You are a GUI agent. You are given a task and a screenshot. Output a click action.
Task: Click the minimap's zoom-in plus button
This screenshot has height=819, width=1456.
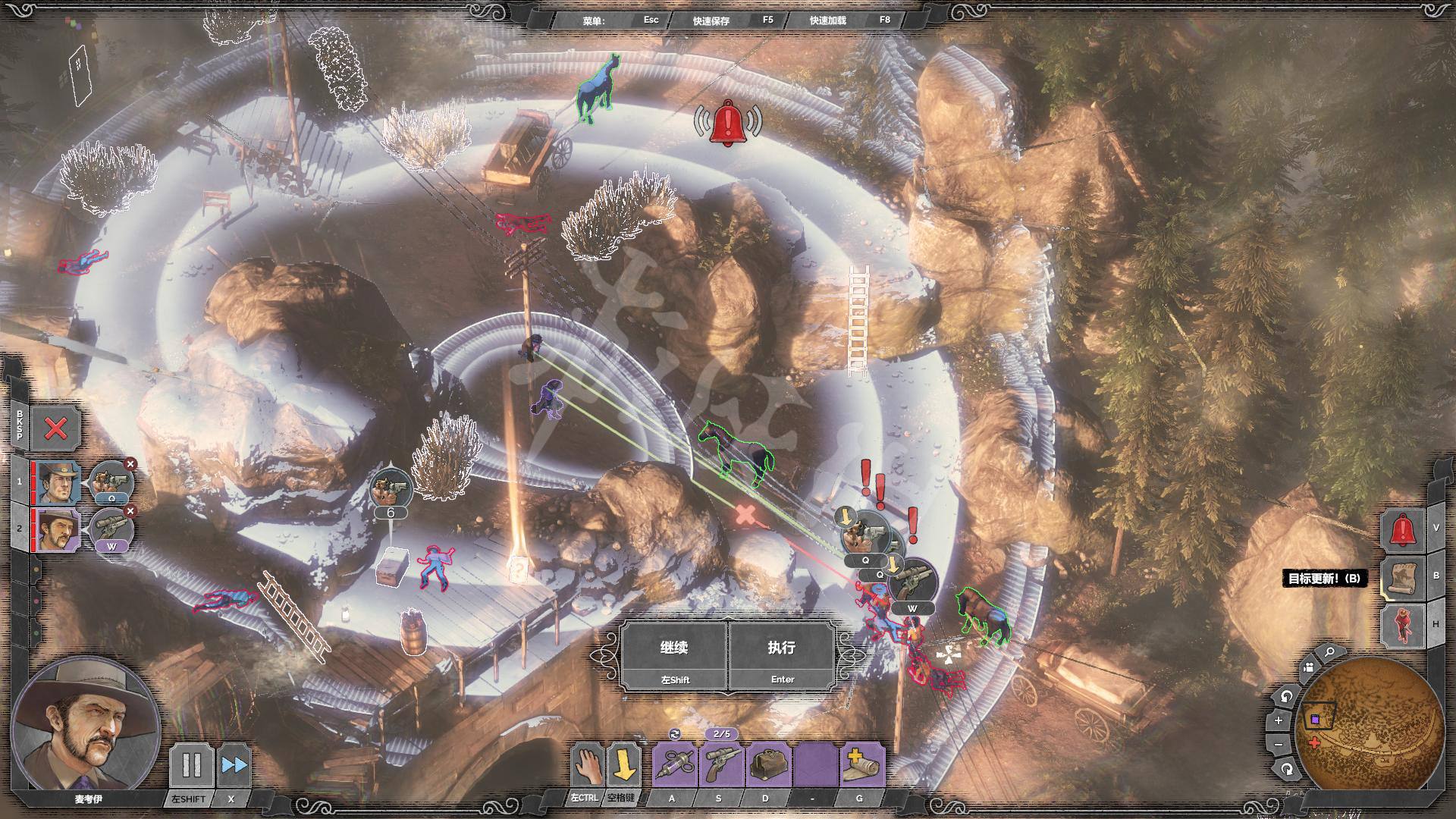click(1279, 720)
